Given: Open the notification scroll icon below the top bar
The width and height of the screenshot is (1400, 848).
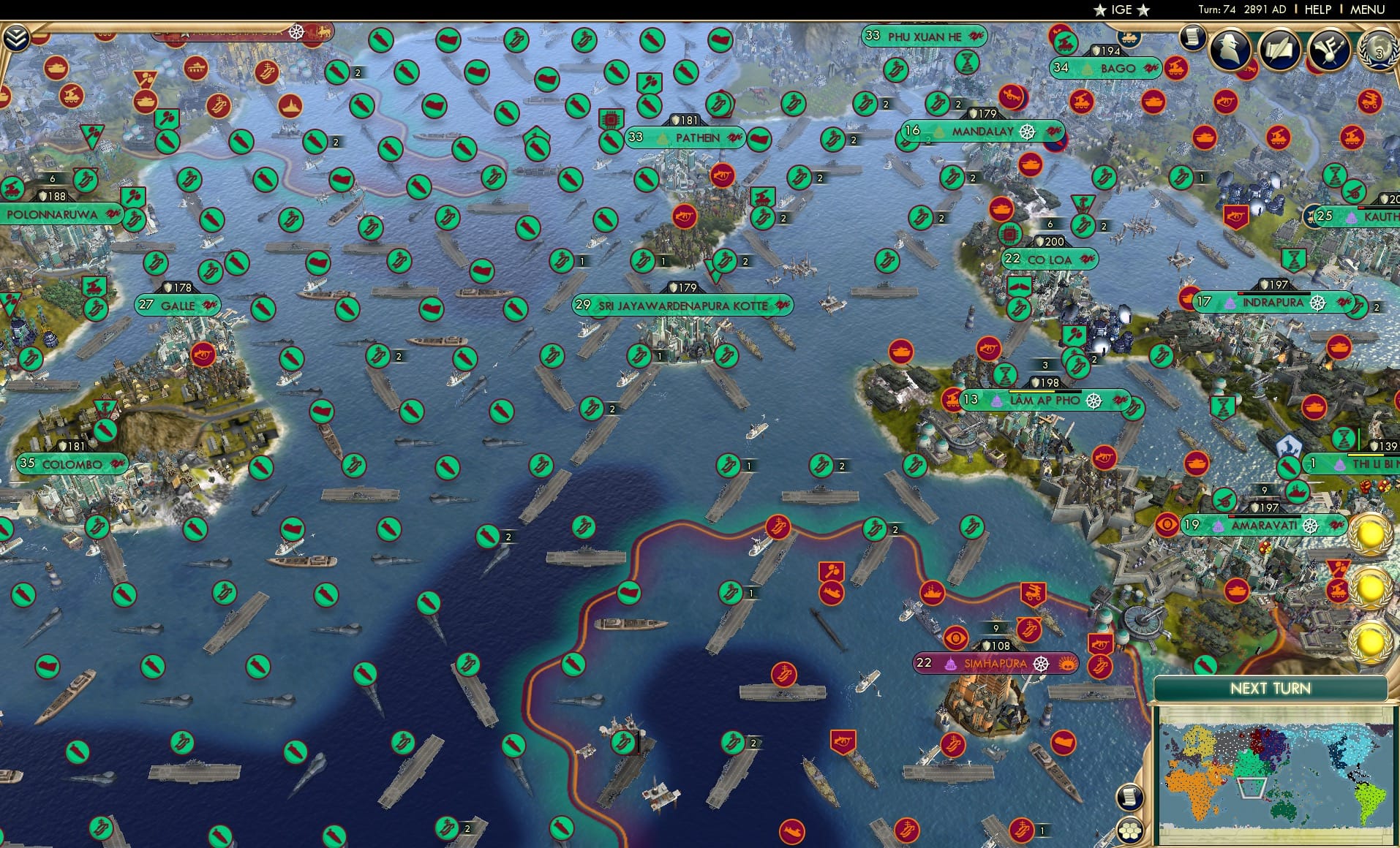Looking at the screenshot, I should coord(1192,39).
